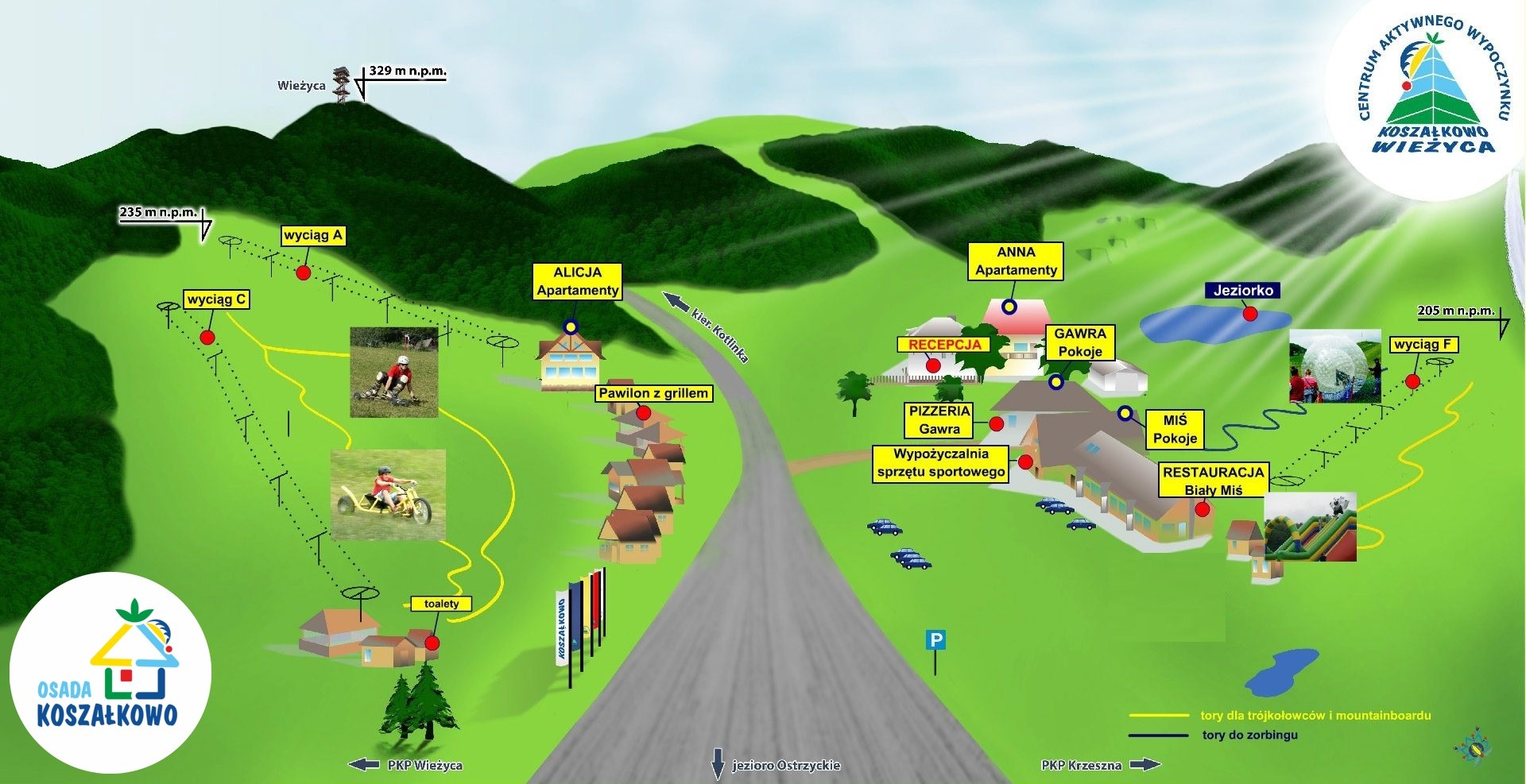The height and width of the screenshot is (784, 1526).
Task: View the zorbing ball photo thumbnail
Action: pyautogui.click(x=1334, y=366)
